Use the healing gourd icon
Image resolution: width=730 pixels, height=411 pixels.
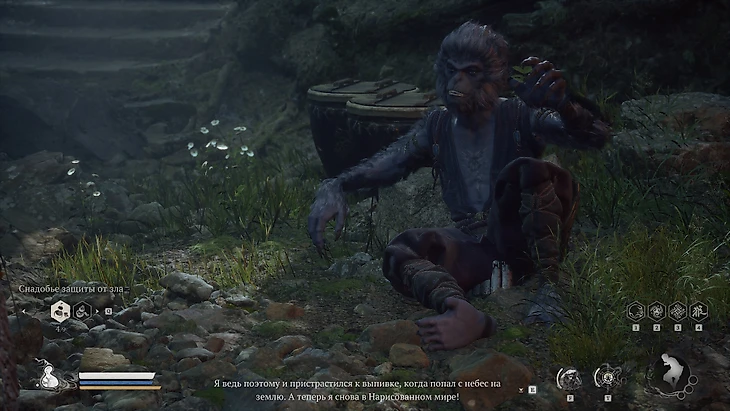click(48, 377)
